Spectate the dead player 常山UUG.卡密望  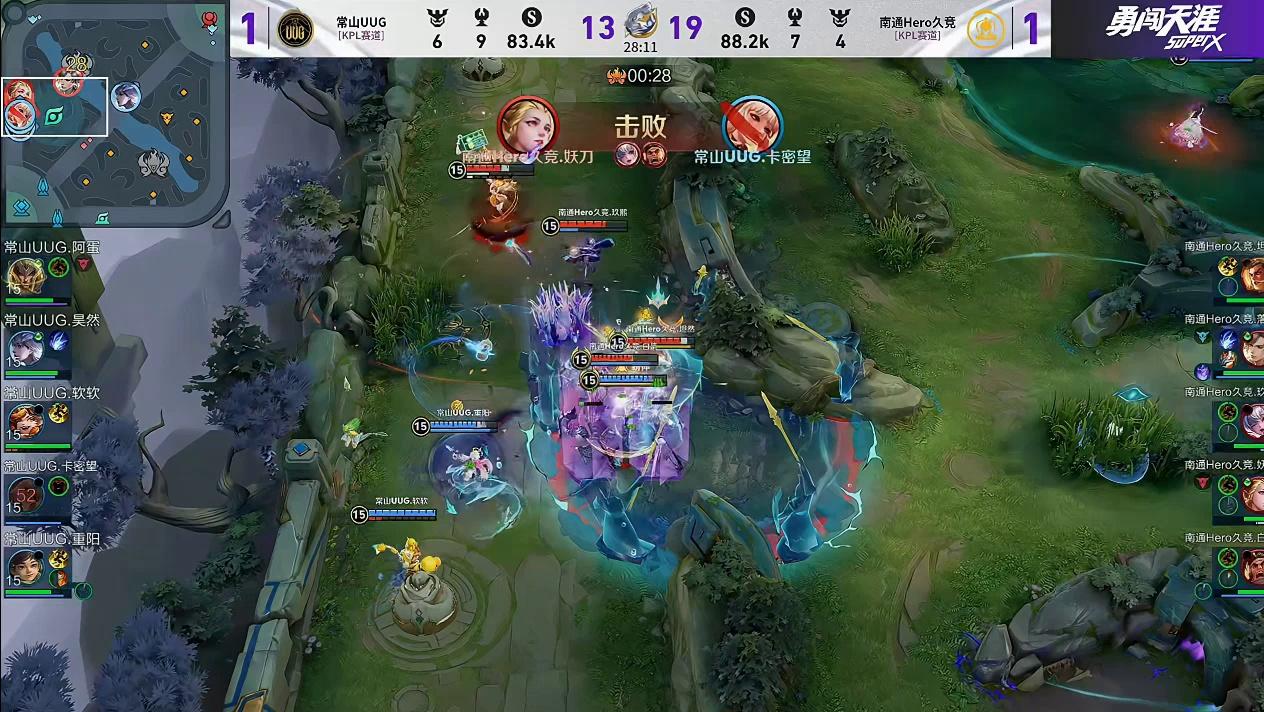[x=24, y=494]
